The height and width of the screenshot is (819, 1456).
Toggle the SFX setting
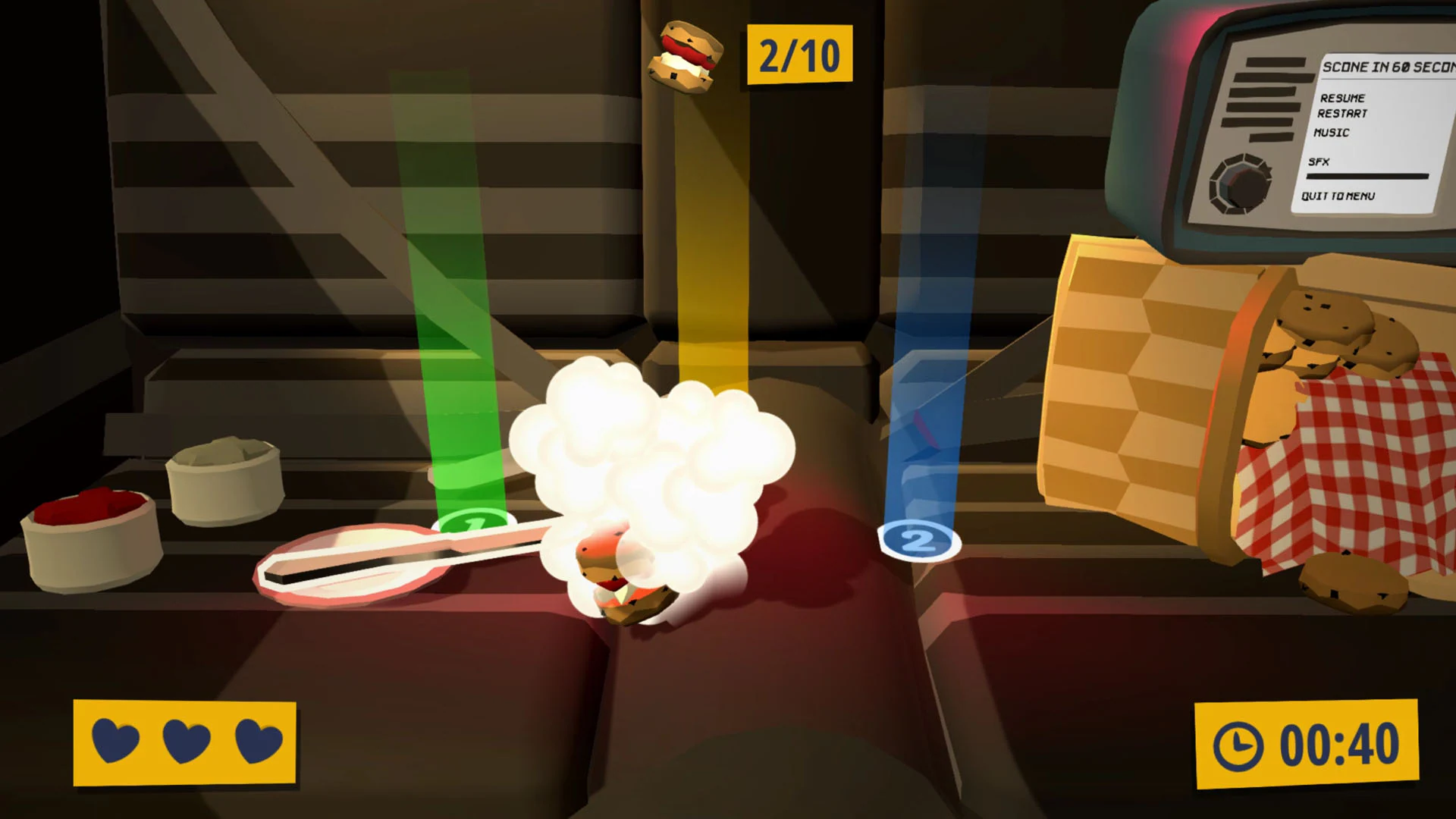click(x=1320, y=161)
